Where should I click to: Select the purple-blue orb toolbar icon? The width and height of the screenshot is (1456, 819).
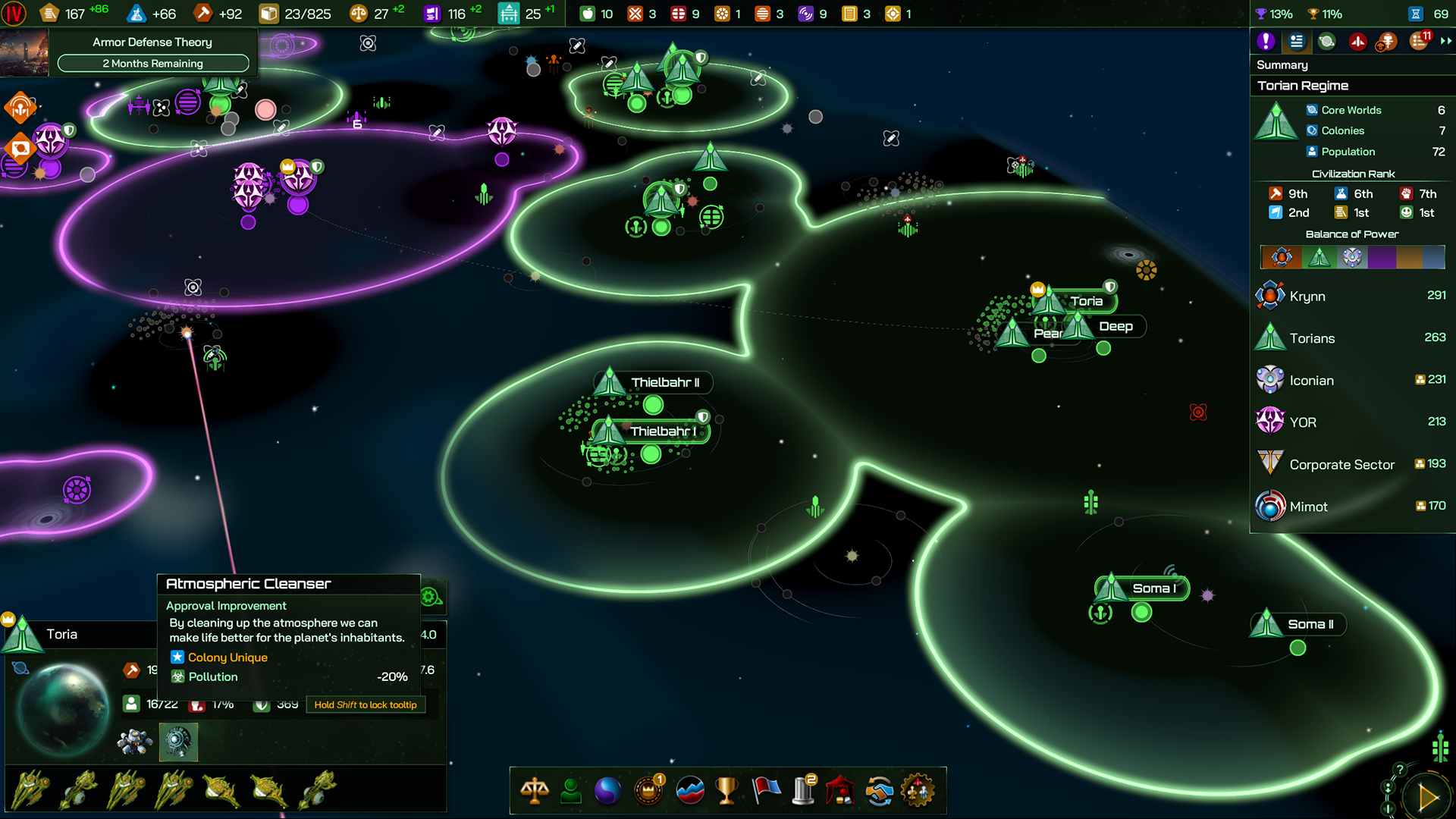point(607,791)
